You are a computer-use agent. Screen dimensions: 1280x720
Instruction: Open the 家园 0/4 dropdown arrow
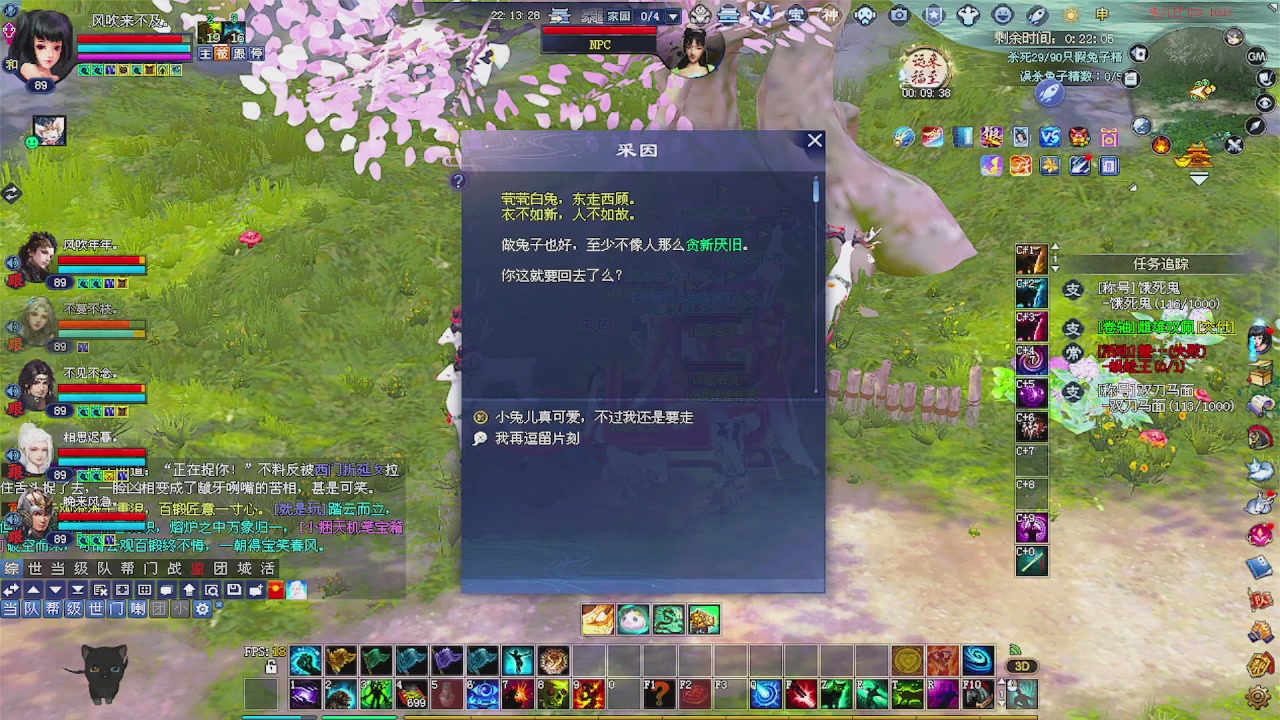[x=673, y=14]
